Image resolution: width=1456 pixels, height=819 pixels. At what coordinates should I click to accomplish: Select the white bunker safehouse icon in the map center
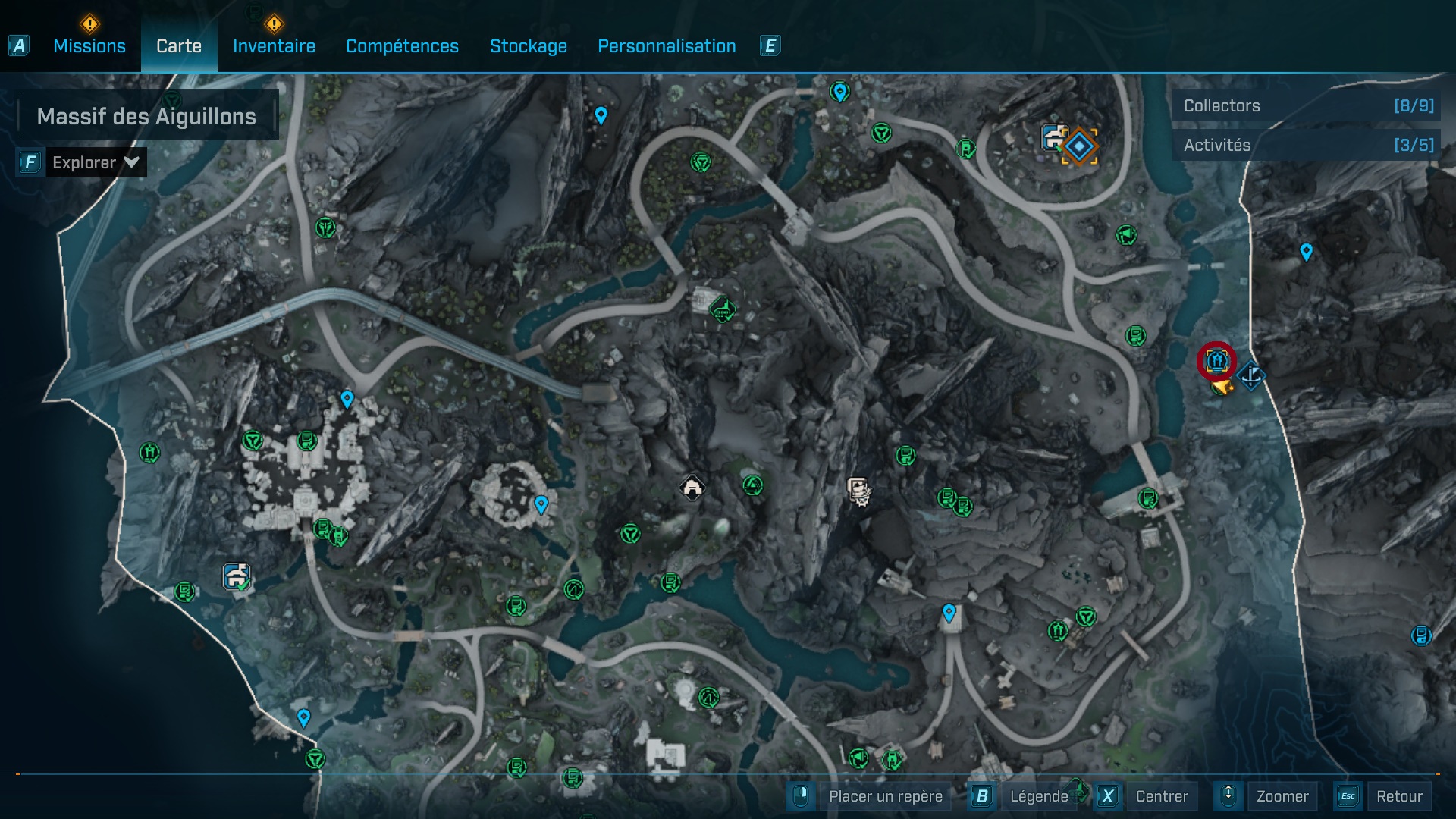tap(692, 488)
